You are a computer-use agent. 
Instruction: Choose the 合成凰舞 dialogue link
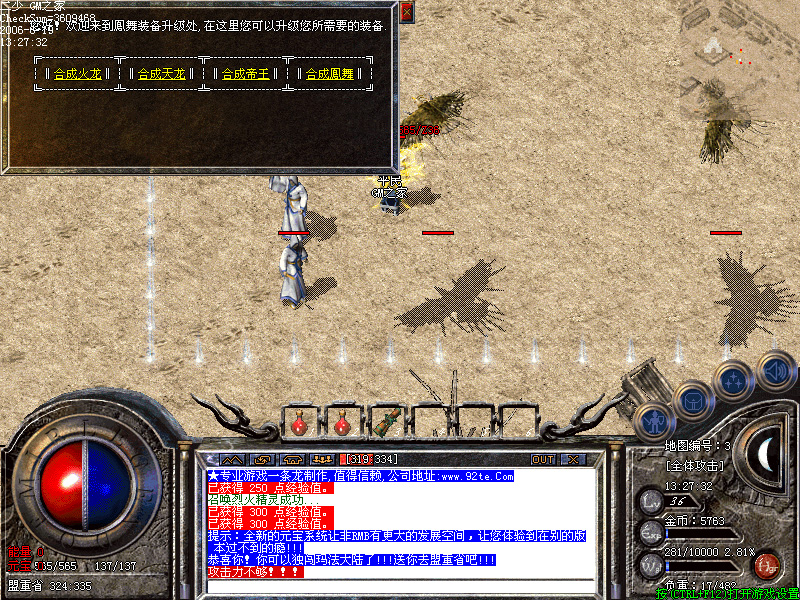click(329, 74)
